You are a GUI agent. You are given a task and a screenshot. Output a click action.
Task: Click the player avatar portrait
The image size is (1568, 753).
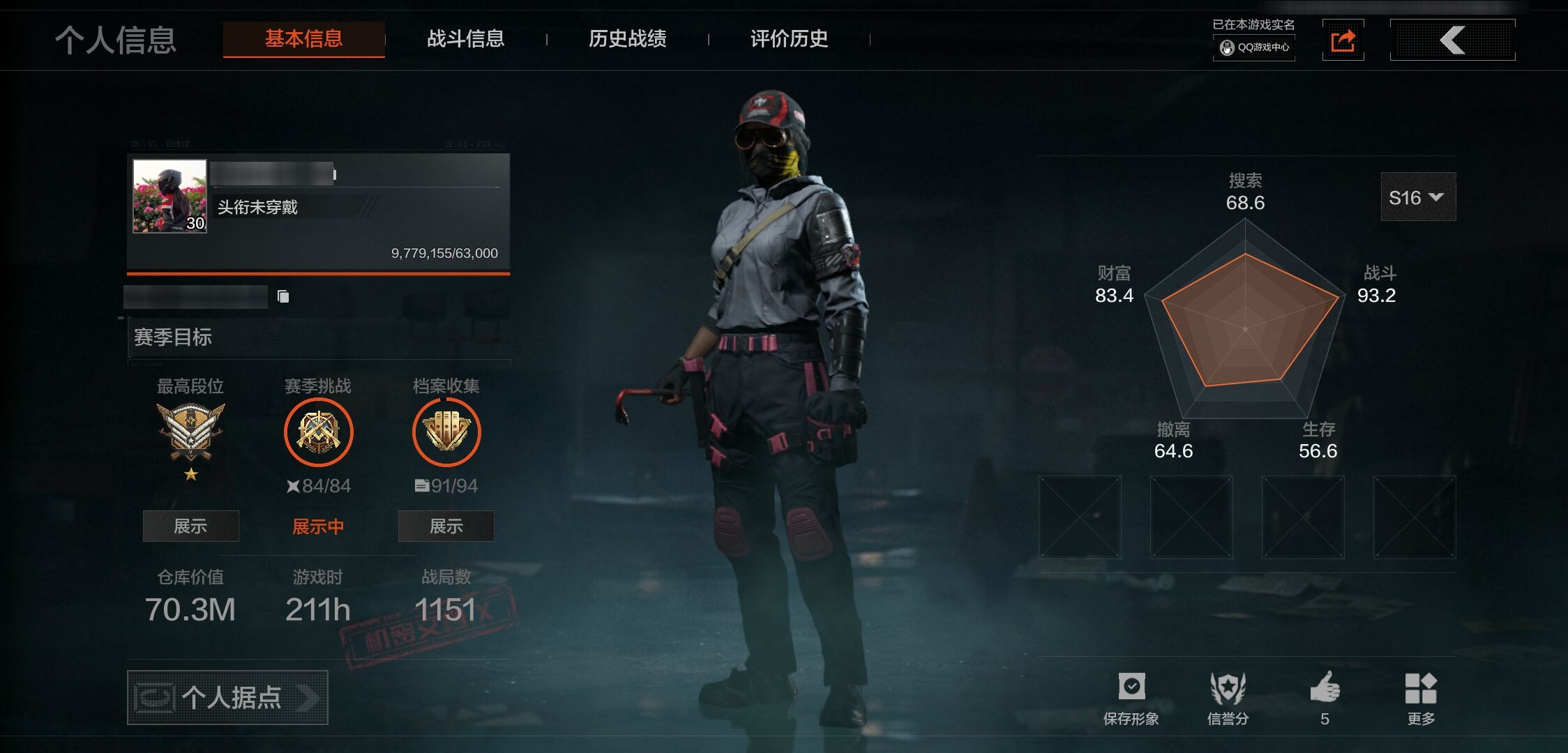pyautogui.click(x=169, y=196)
